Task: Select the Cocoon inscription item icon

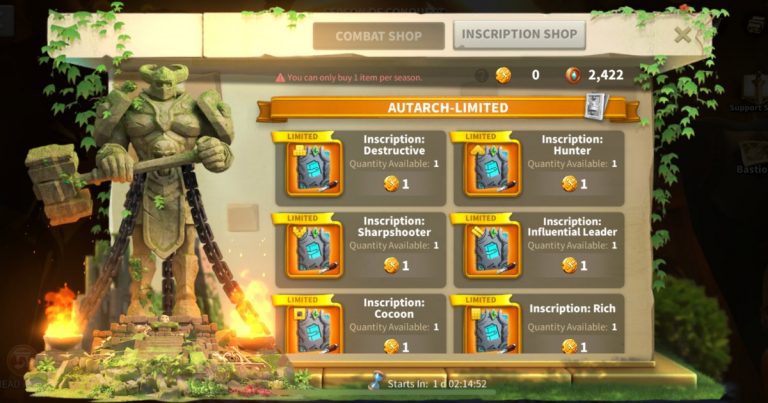Action: pyautogui.click(x=314, y=328)
